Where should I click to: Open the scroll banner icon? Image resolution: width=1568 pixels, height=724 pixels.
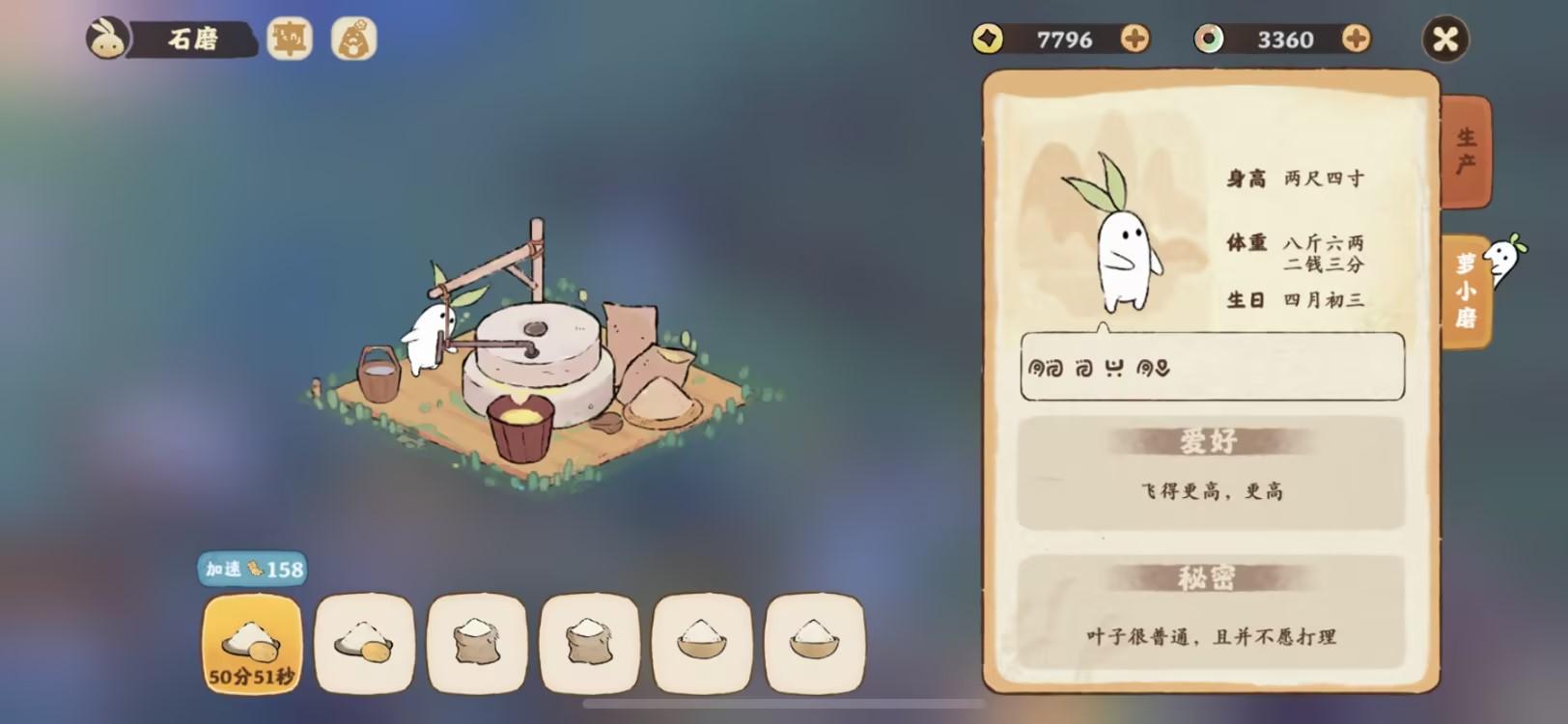click(x=290, y=39)
